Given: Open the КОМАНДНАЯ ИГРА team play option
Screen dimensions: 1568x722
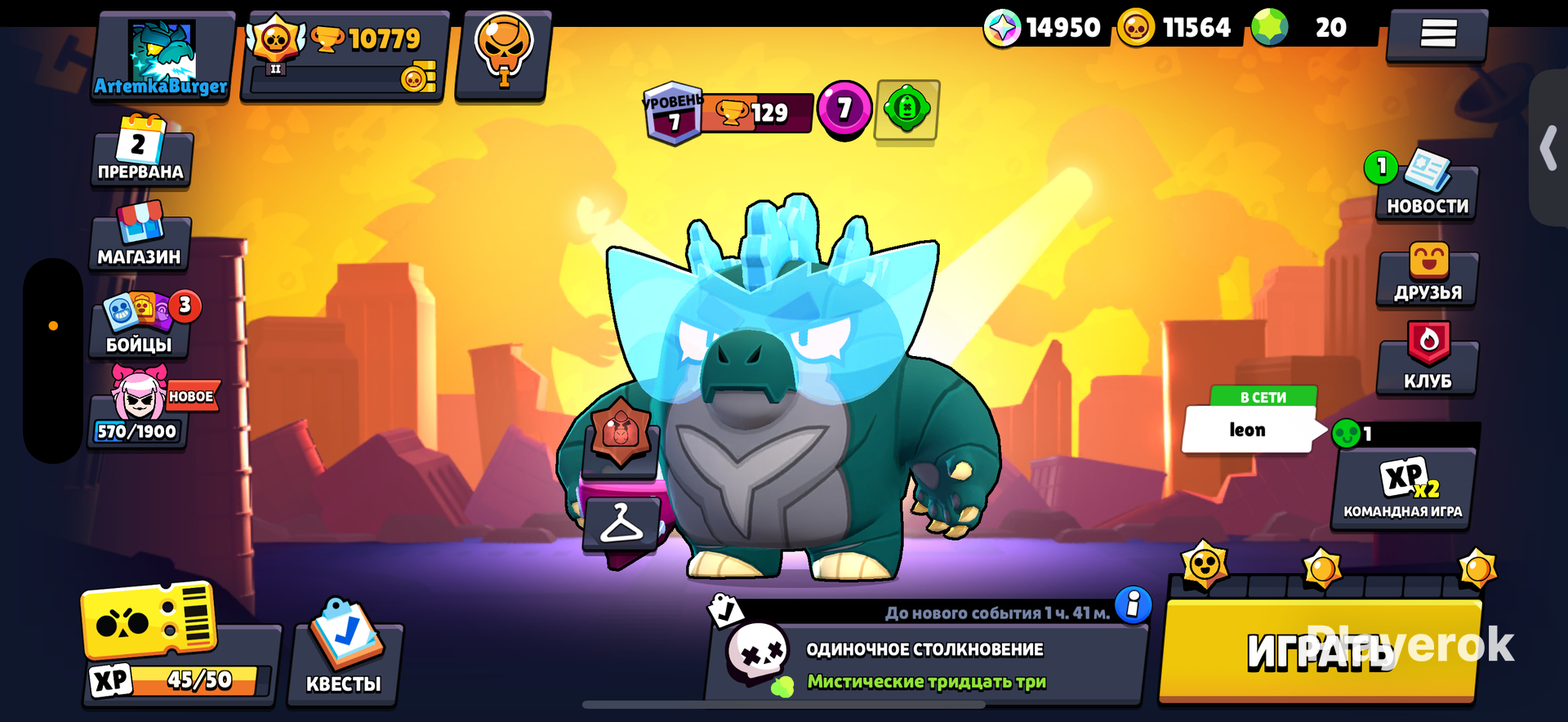Looking at the screenshot, I should tap(1403, 490).
